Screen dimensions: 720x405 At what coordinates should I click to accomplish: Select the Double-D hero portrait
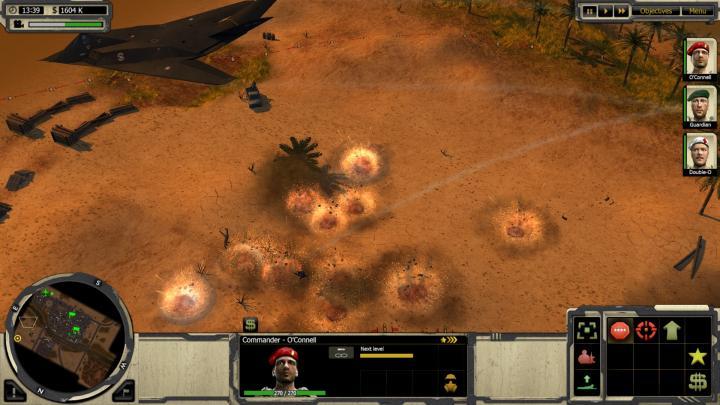pos(699,151)
